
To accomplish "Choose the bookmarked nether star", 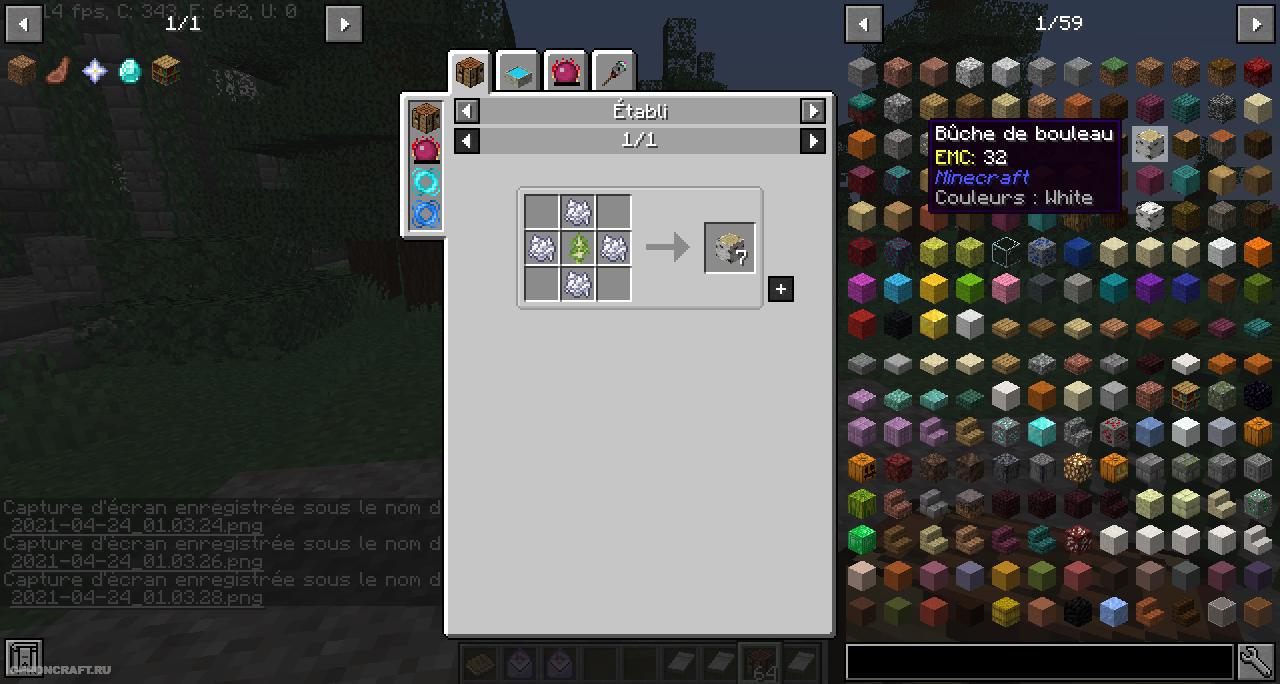I will click(x=94, y=70).
